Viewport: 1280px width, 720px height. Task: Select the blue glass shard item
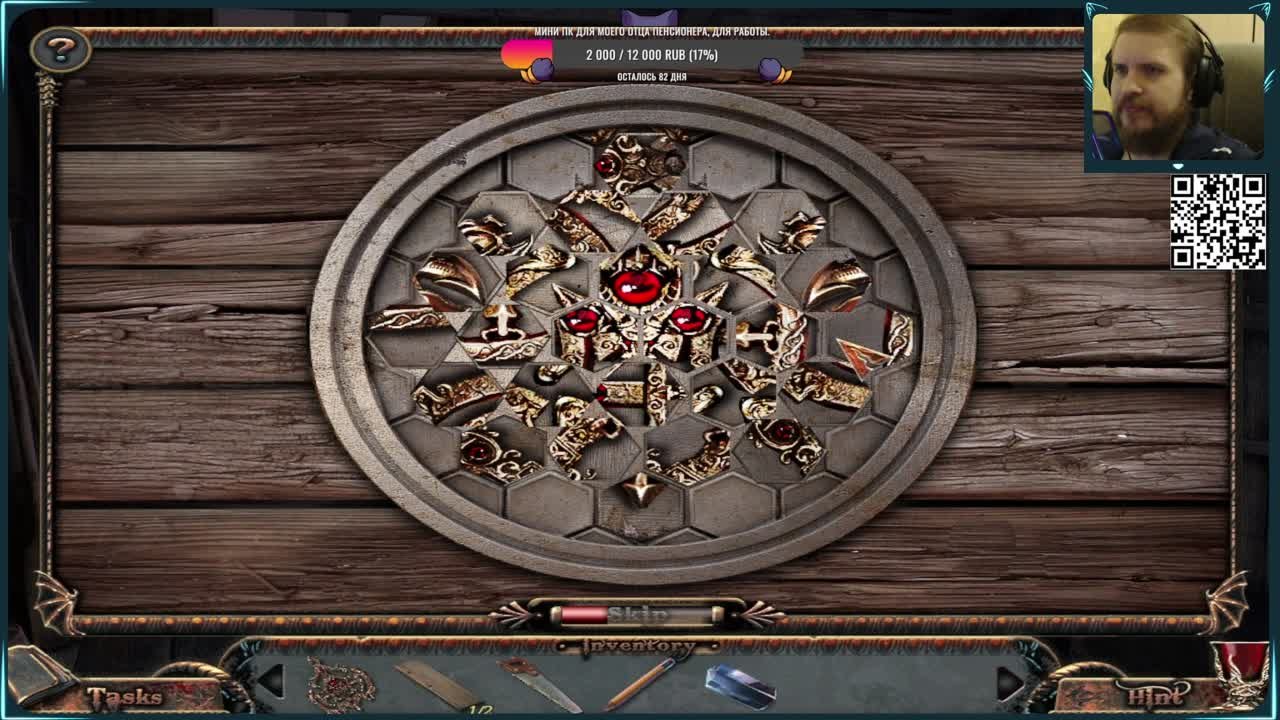click(740, 686)
